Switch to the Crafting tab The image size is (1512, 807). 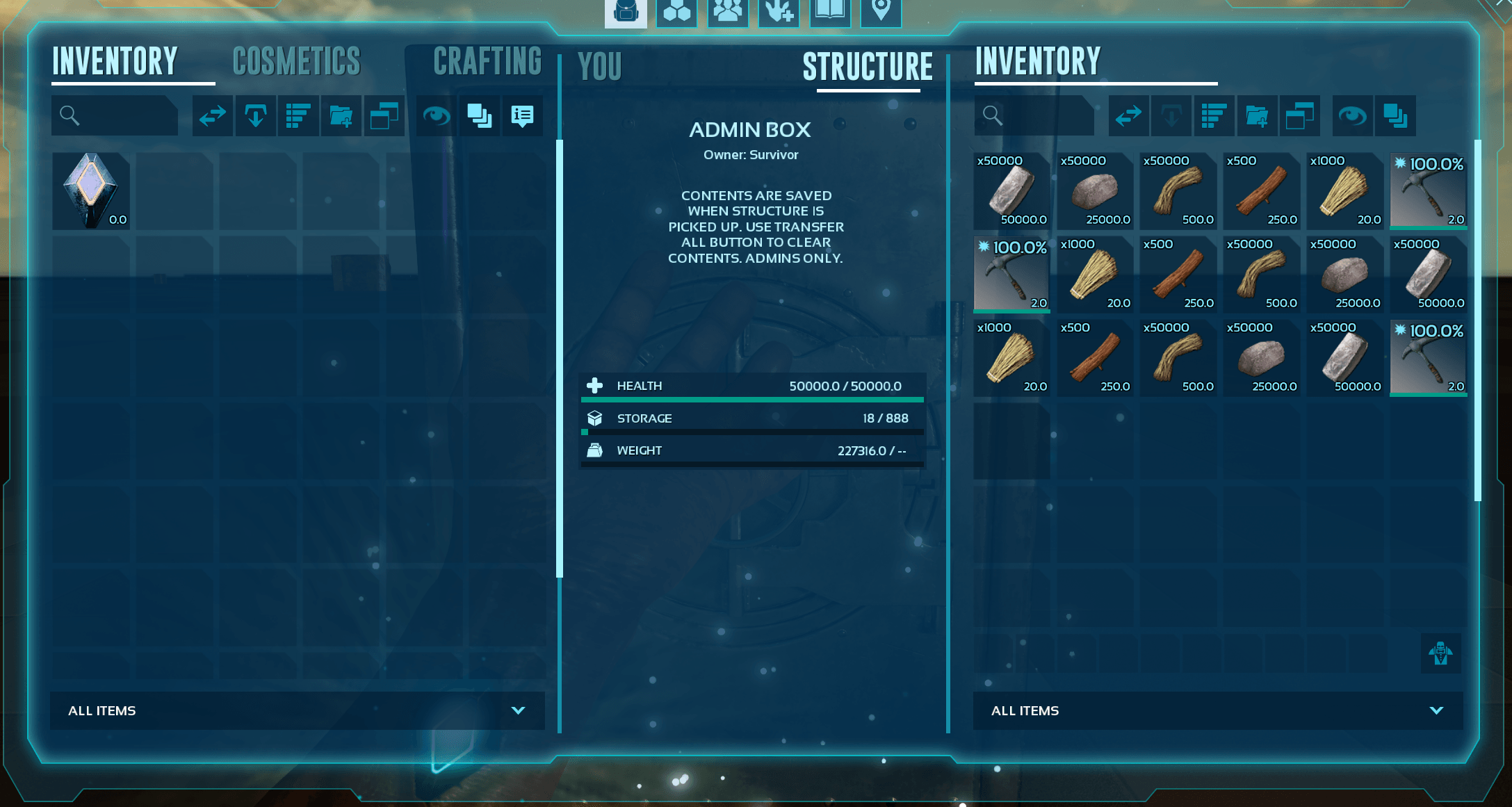488,62
